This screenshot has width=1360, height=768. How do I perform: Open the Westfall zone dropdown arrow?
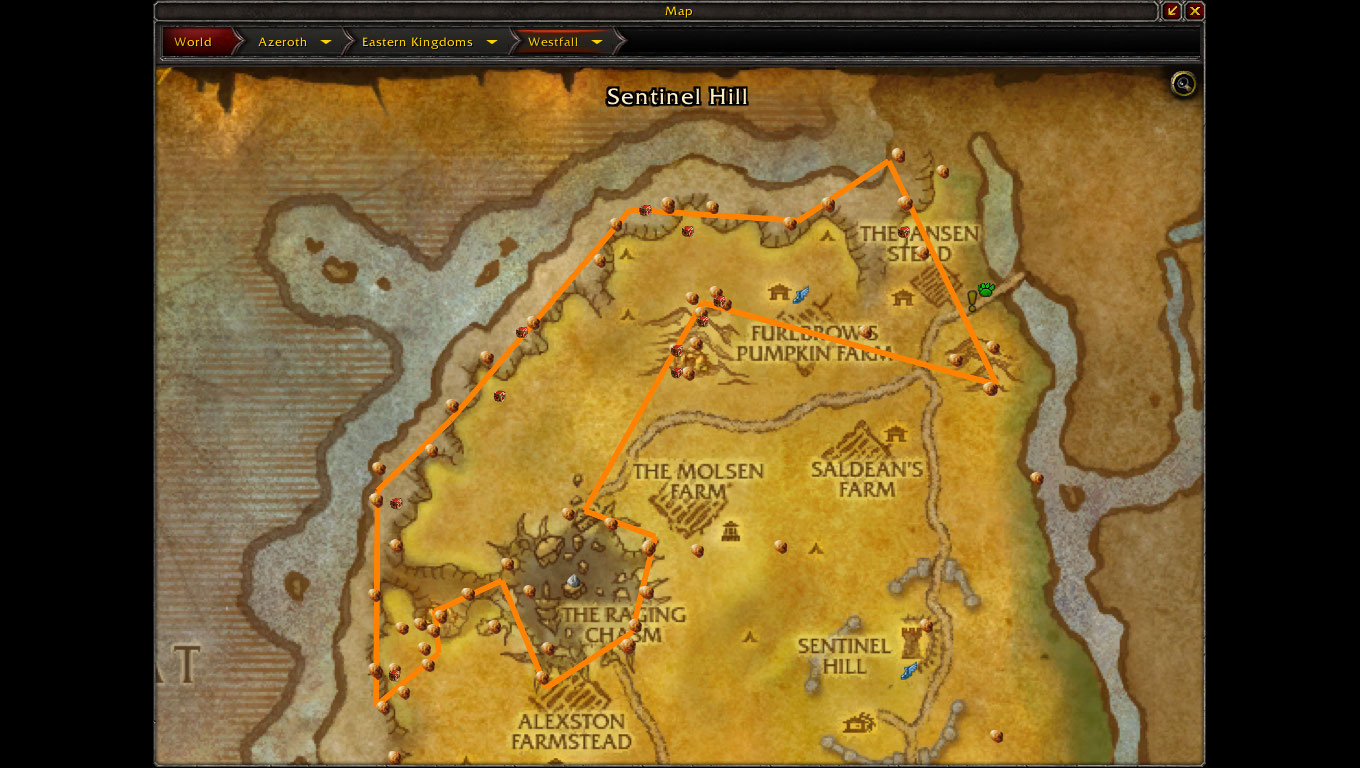click(597, 42)
